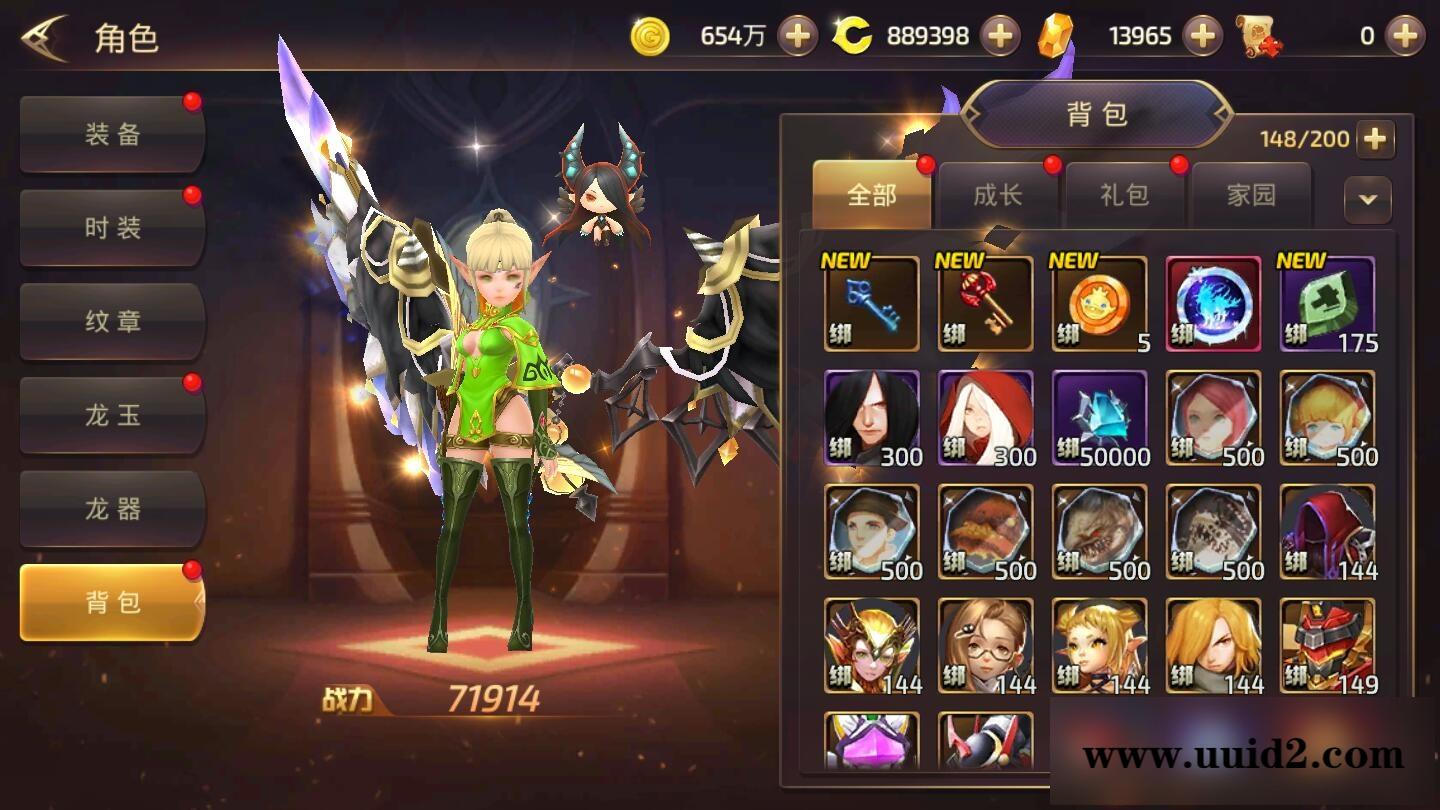Select the red key item slot

pyautogui.click(x=985, y=304)
